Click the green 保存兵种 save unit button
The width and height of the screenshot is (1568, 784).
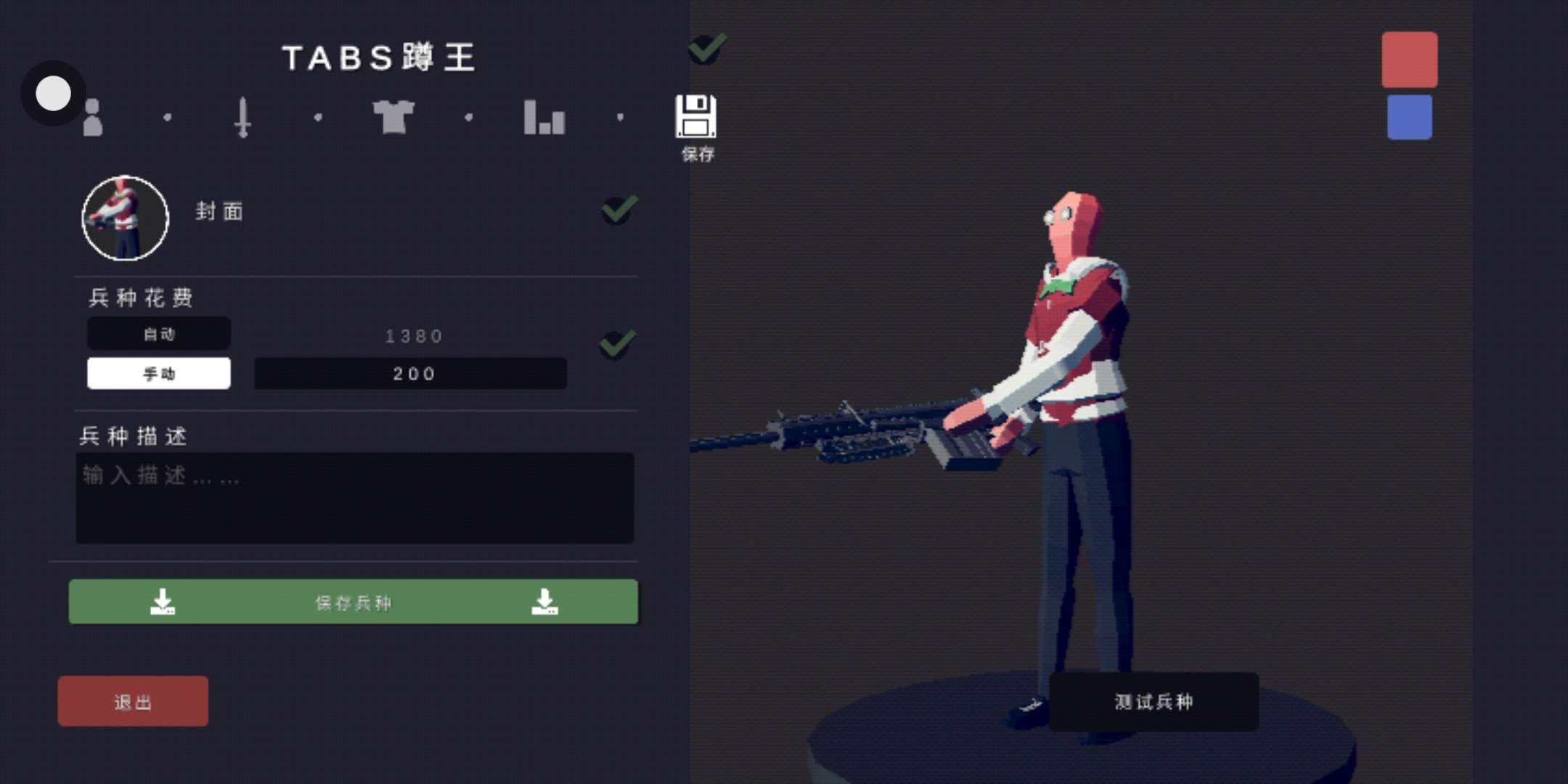click(x=354, y=602)
